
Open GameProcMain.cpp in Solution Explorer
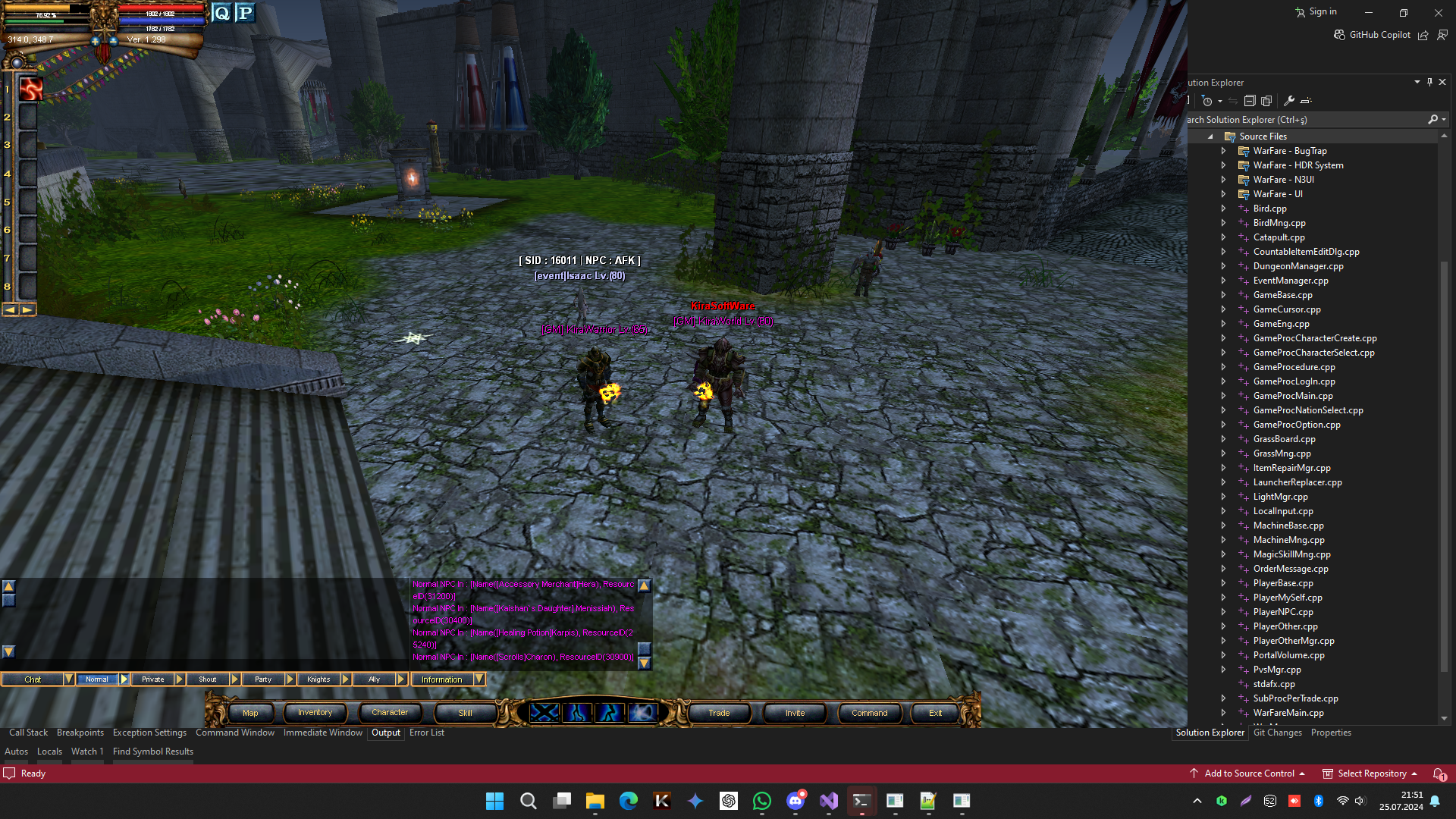1293,396
